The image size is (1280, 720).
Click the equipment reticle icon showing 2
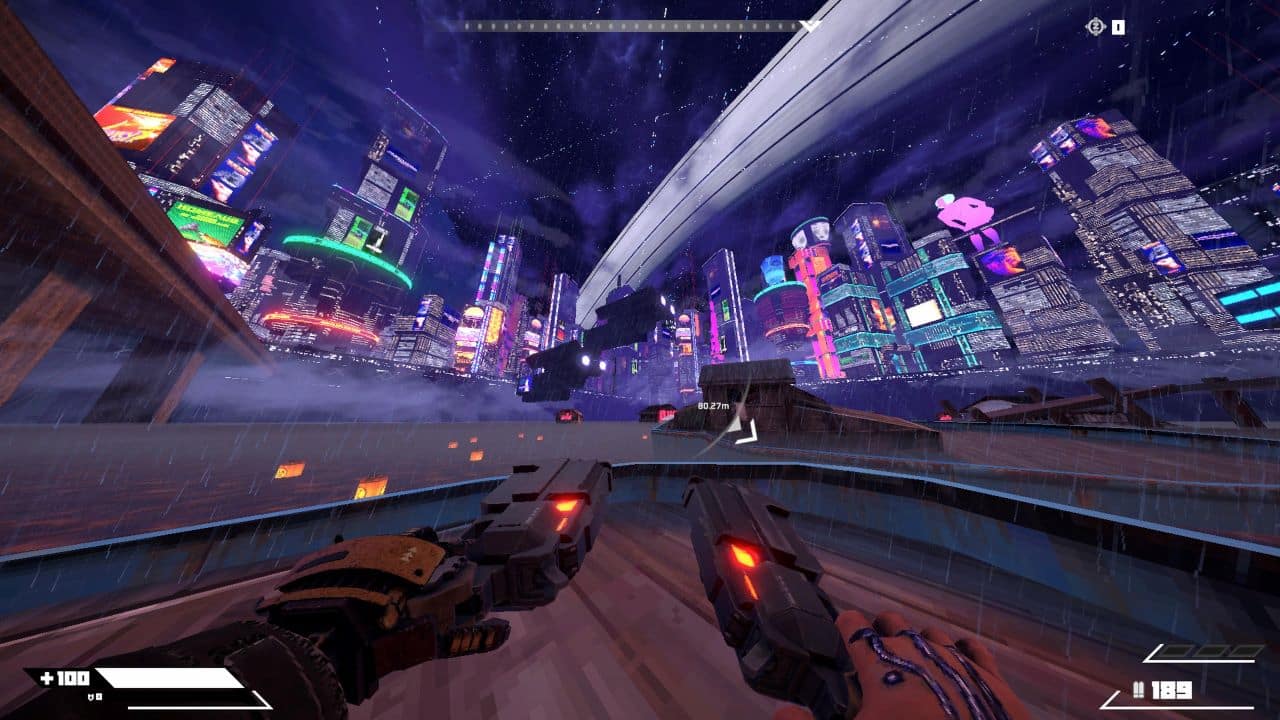(x=1095, y=26)
